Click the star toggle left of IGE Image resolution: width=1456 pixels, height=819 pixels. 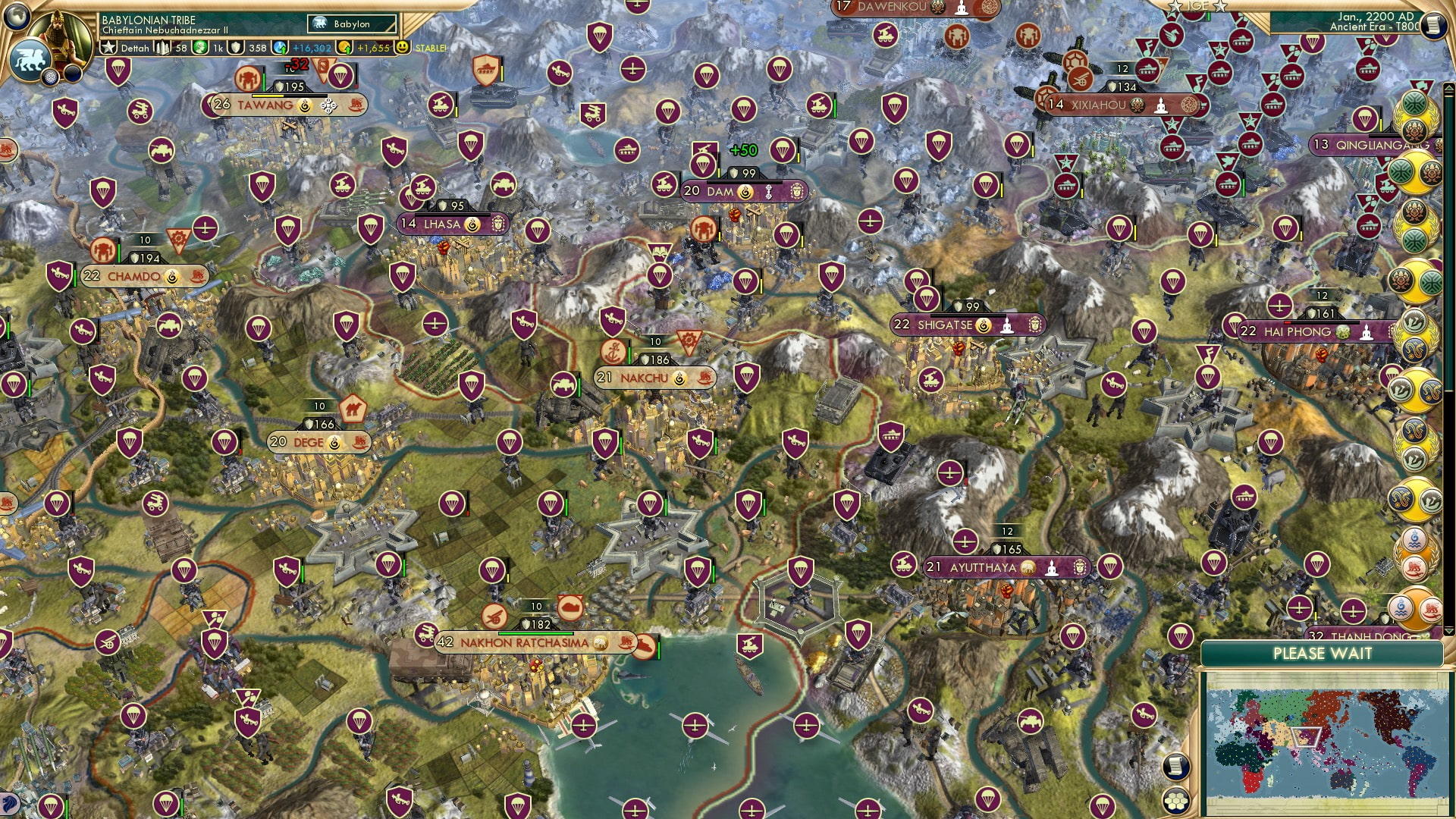[x=1175, y=6]
